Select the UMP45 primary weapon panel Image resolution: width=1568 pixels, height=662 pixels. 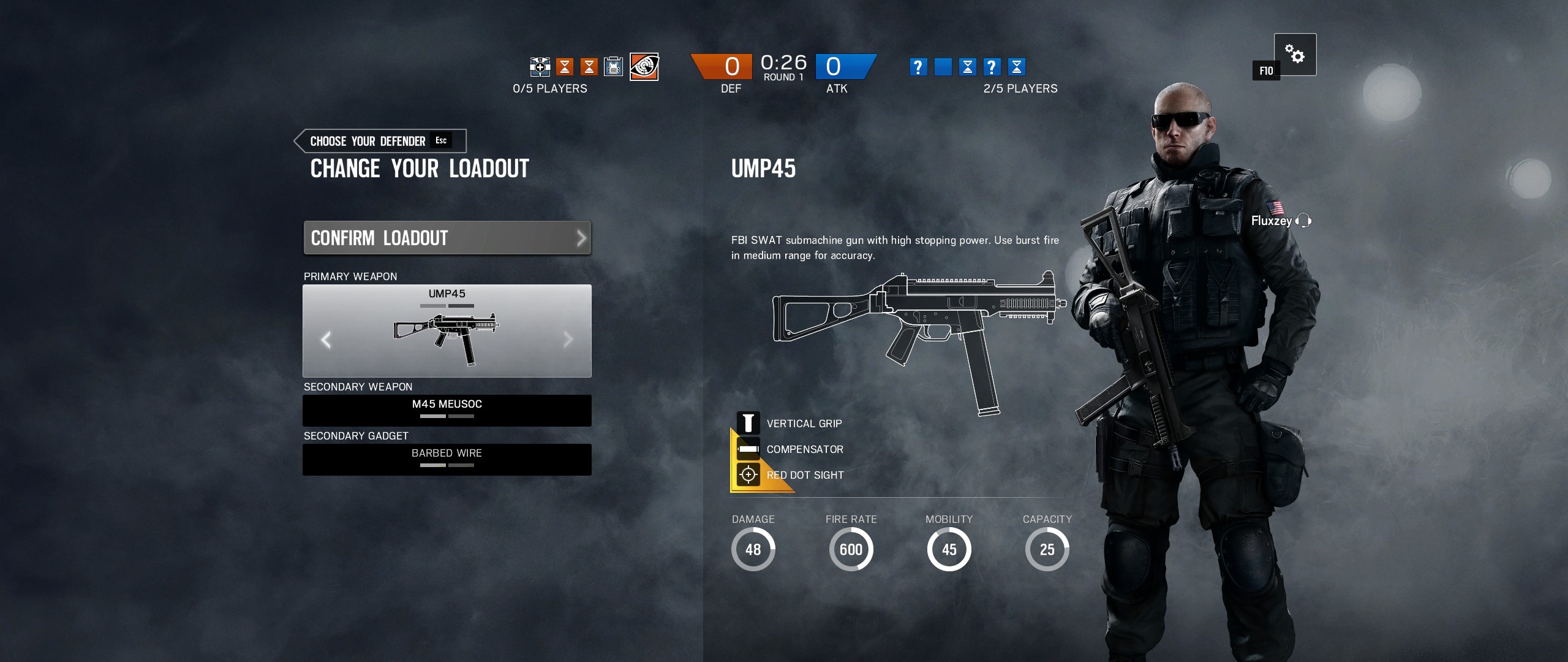[447, 331]
